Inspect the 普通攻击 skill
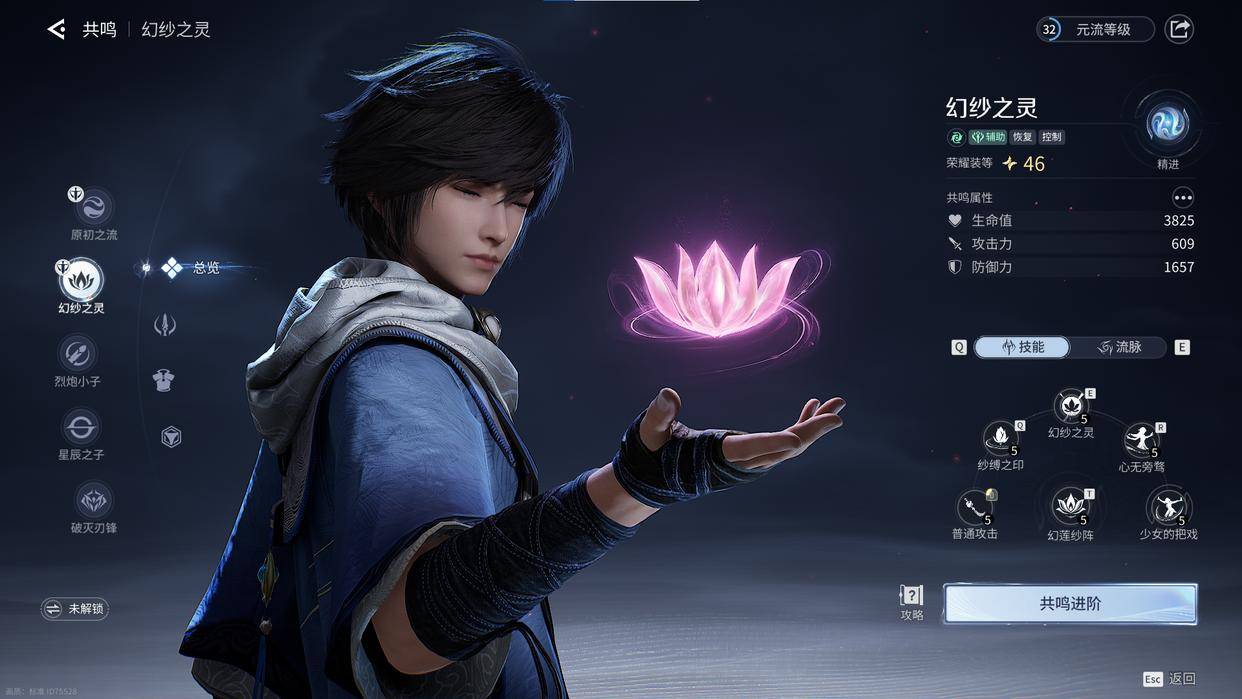The image size is (1242, 699). click(974, 509)
